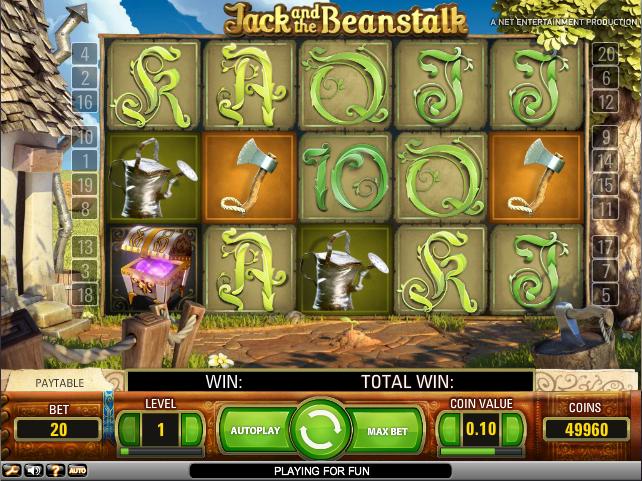Open help via the question mark icon
The image size is (642, 481).
55,469
